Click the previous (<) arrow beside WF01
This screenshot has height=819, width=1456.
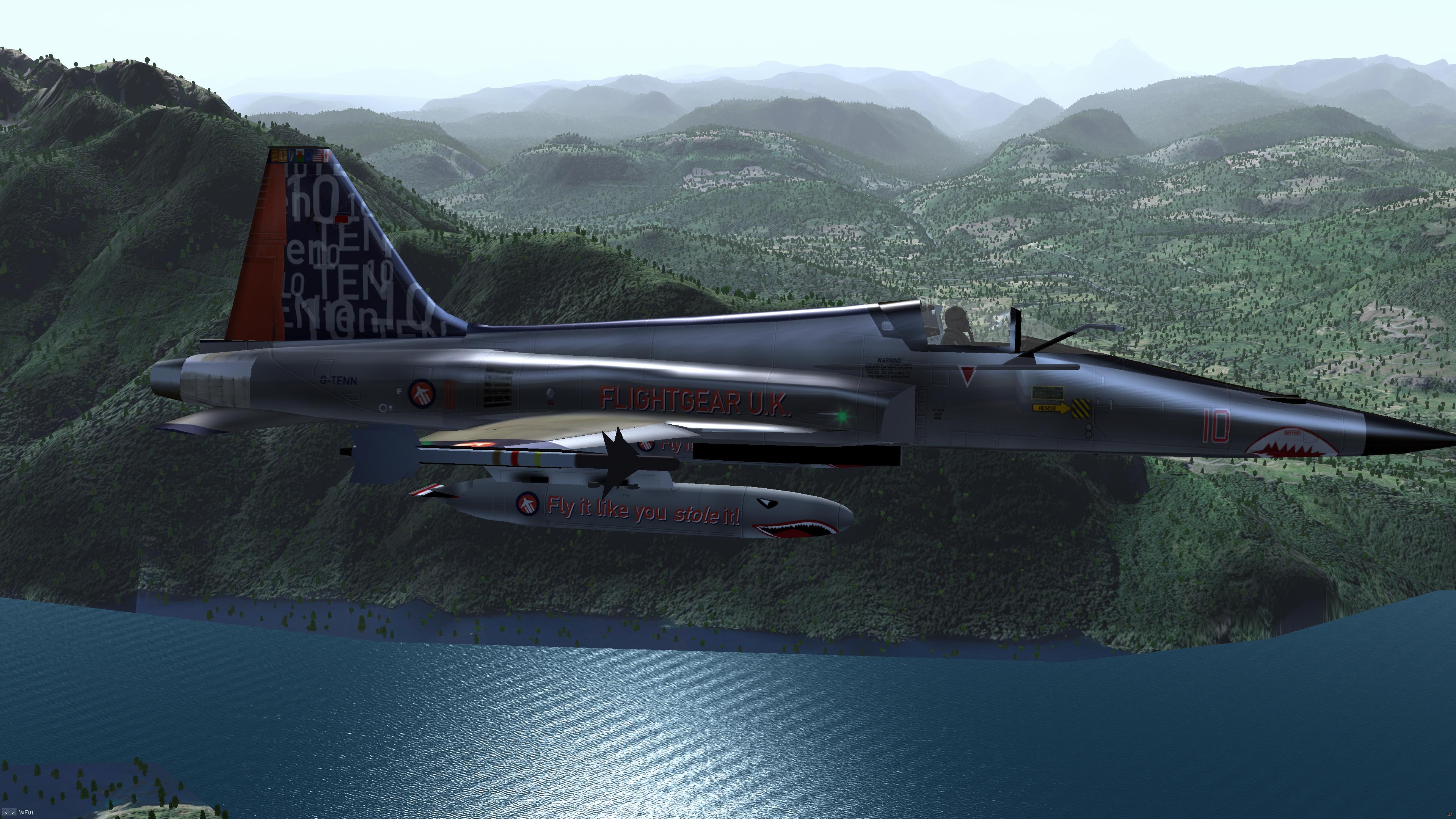pyautogui.click(x=6, y=813)
